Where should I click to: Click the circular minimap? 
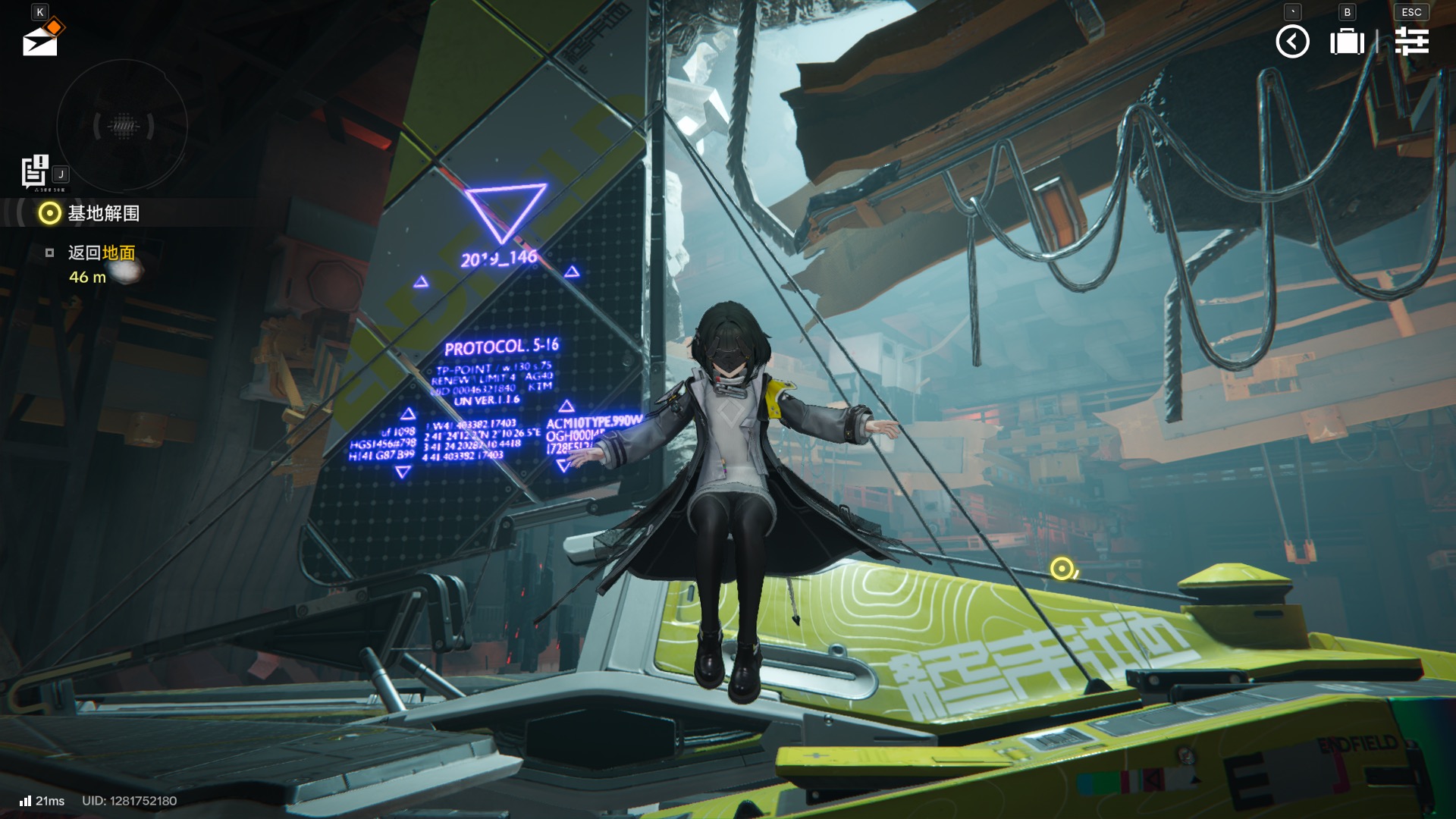point(122,126)
